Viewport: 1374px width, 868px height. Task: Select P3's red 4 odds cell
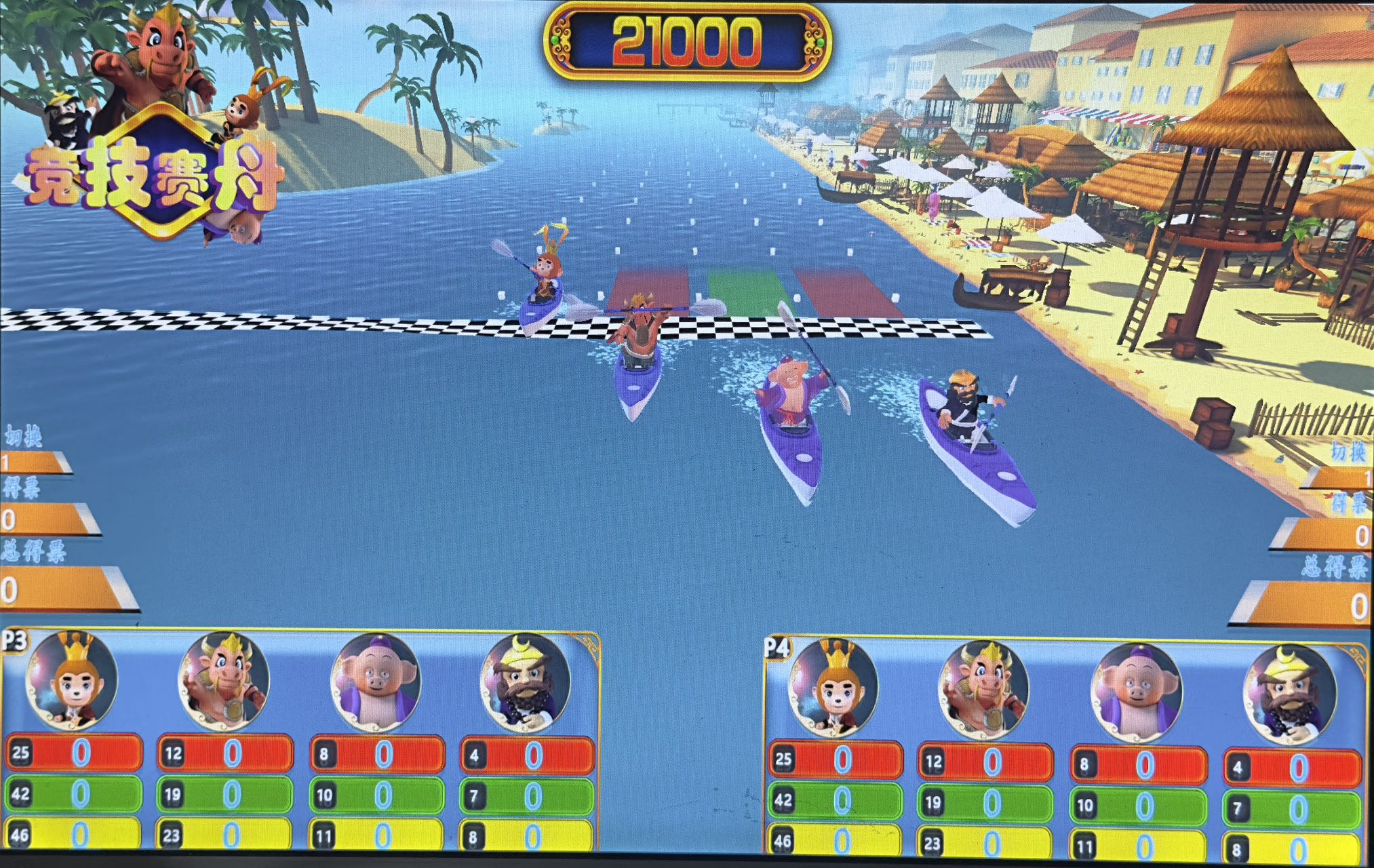(528, 755)
